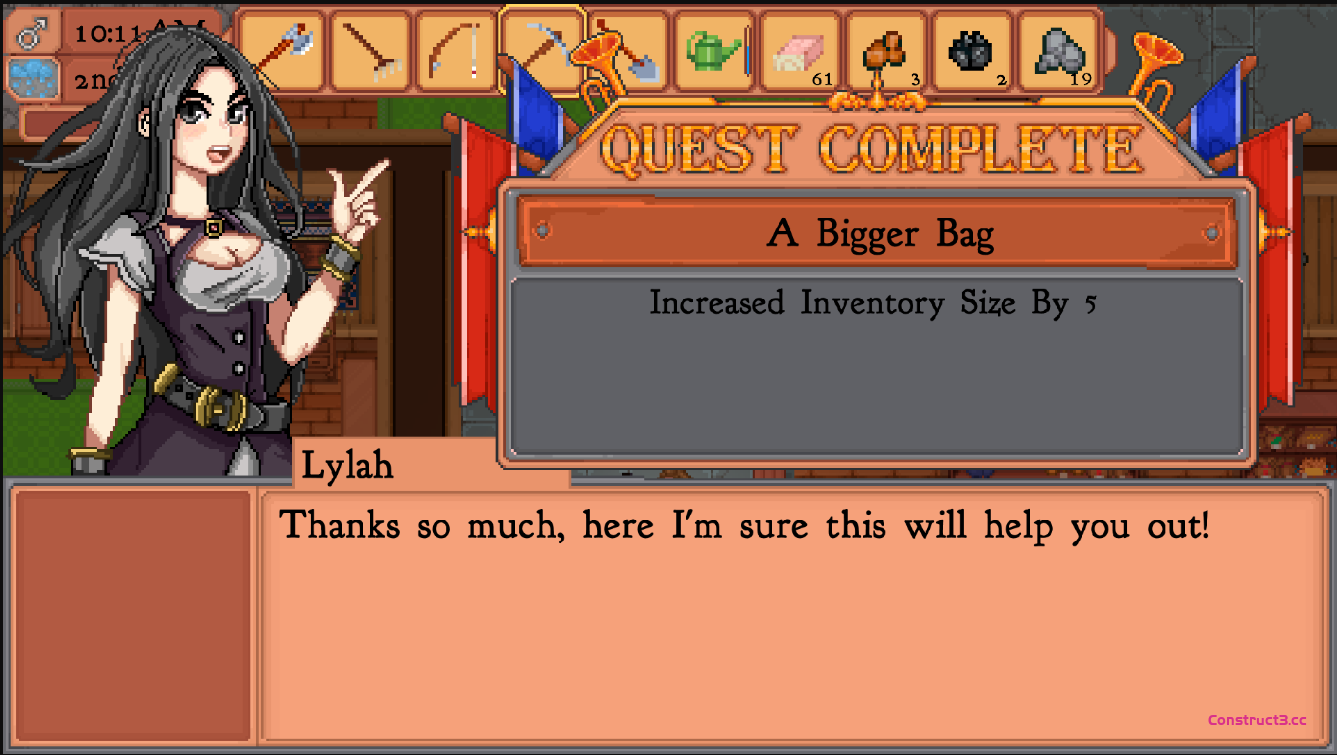Equip the green watering can
The height and width of the screenshot is (755, 1337).
tap(714, 50)
